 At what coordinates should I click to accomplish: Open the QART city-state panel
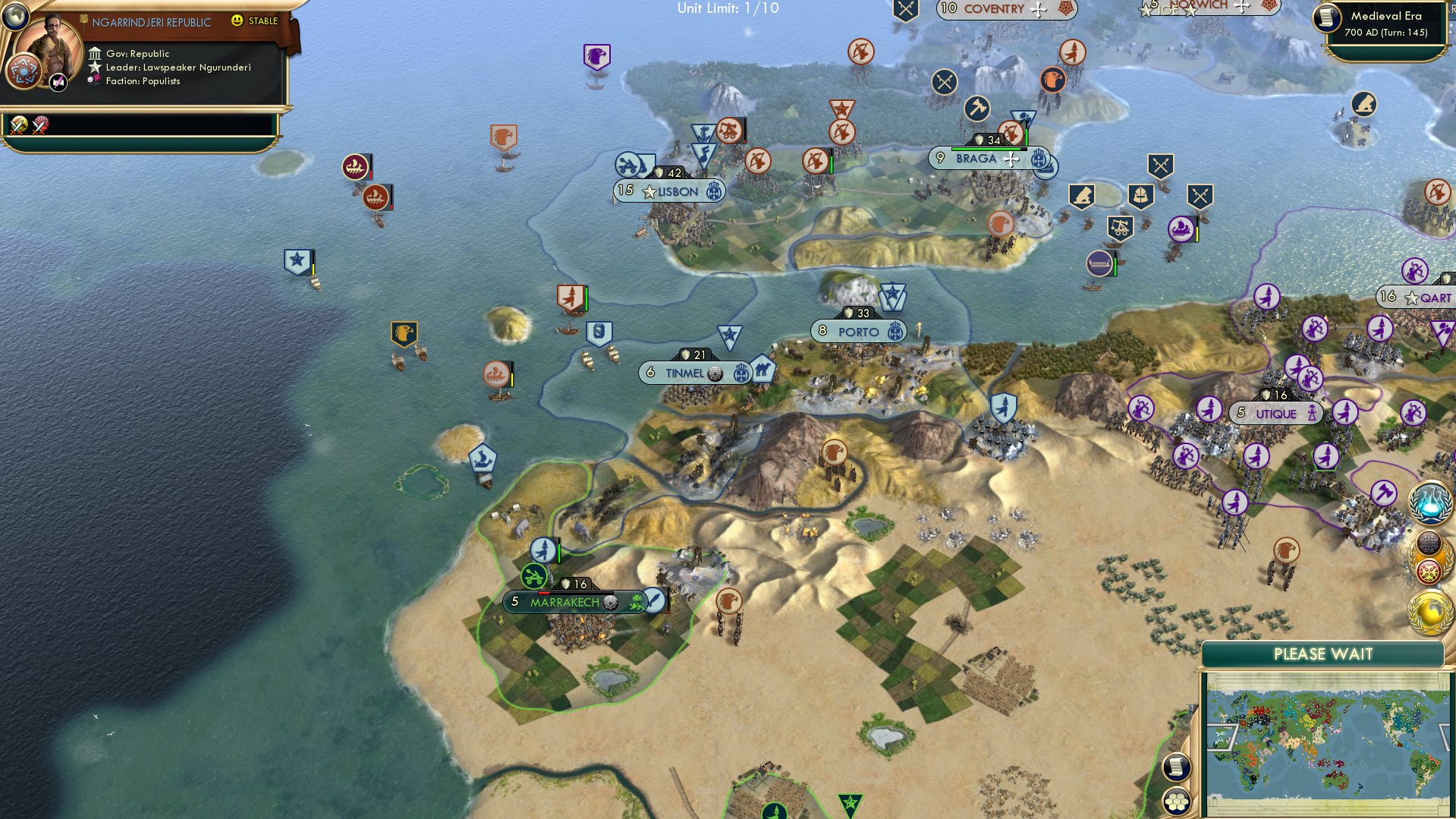(1418, 298)
